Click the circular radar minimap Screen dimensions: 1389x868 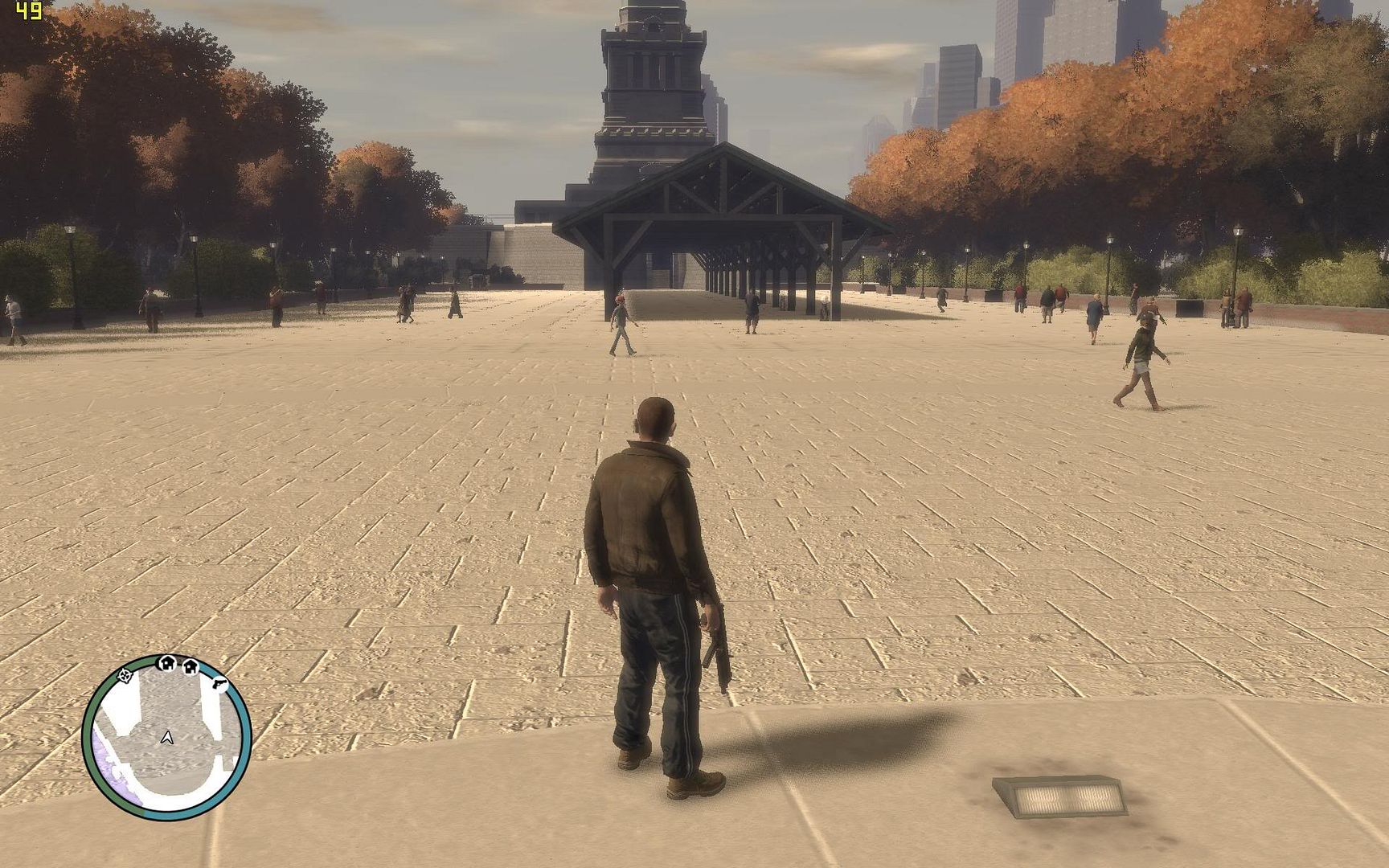[x=167, y=737]
